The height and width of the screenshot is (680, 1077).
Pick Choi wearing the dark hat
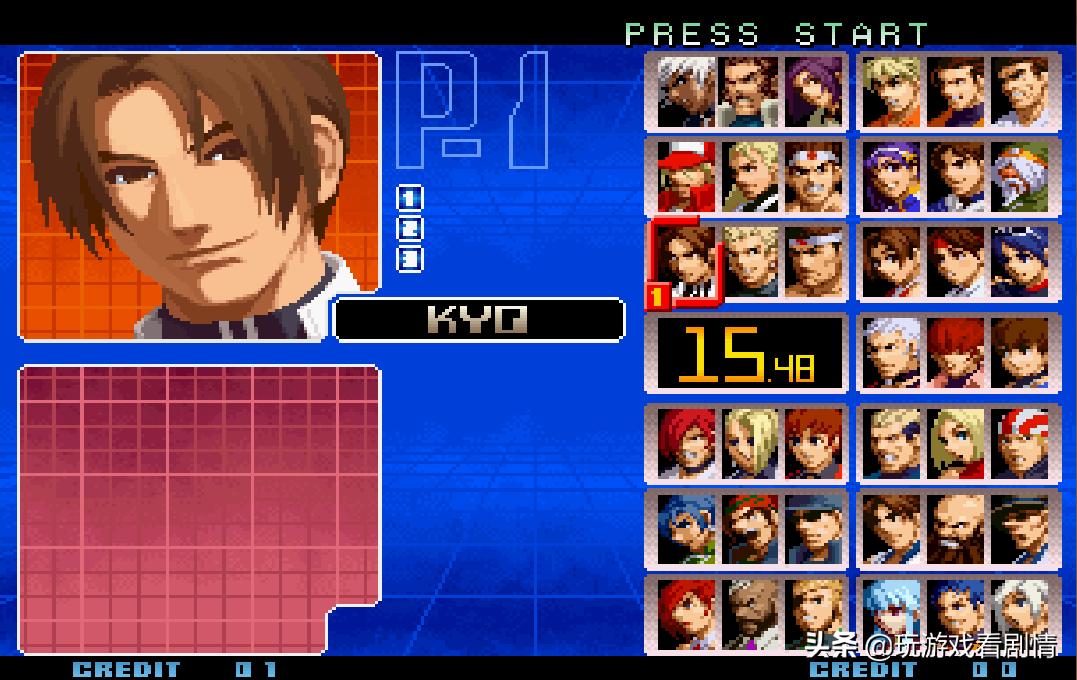coord(1020,527)
